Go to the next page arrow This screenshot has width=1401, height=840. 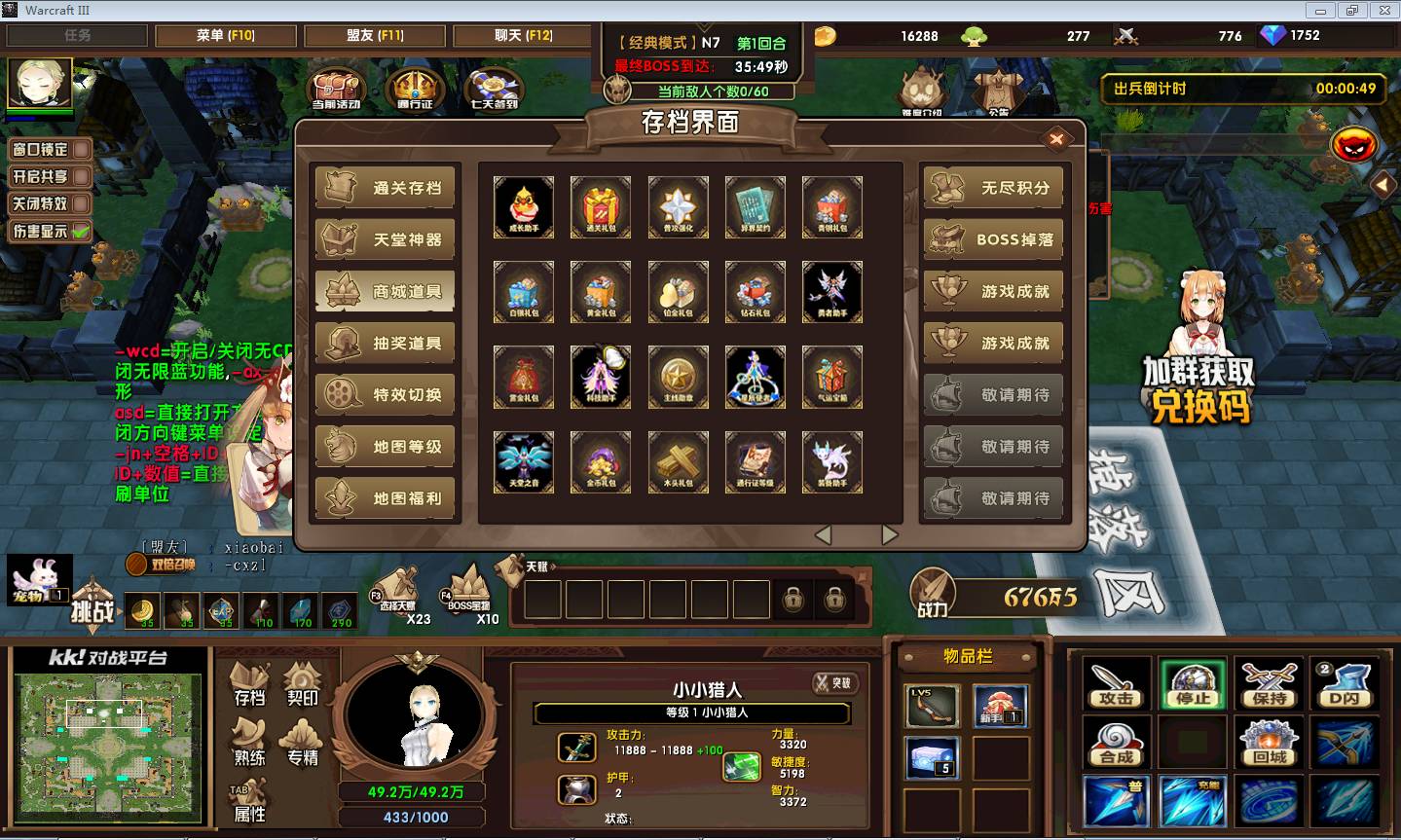point(890,534)
